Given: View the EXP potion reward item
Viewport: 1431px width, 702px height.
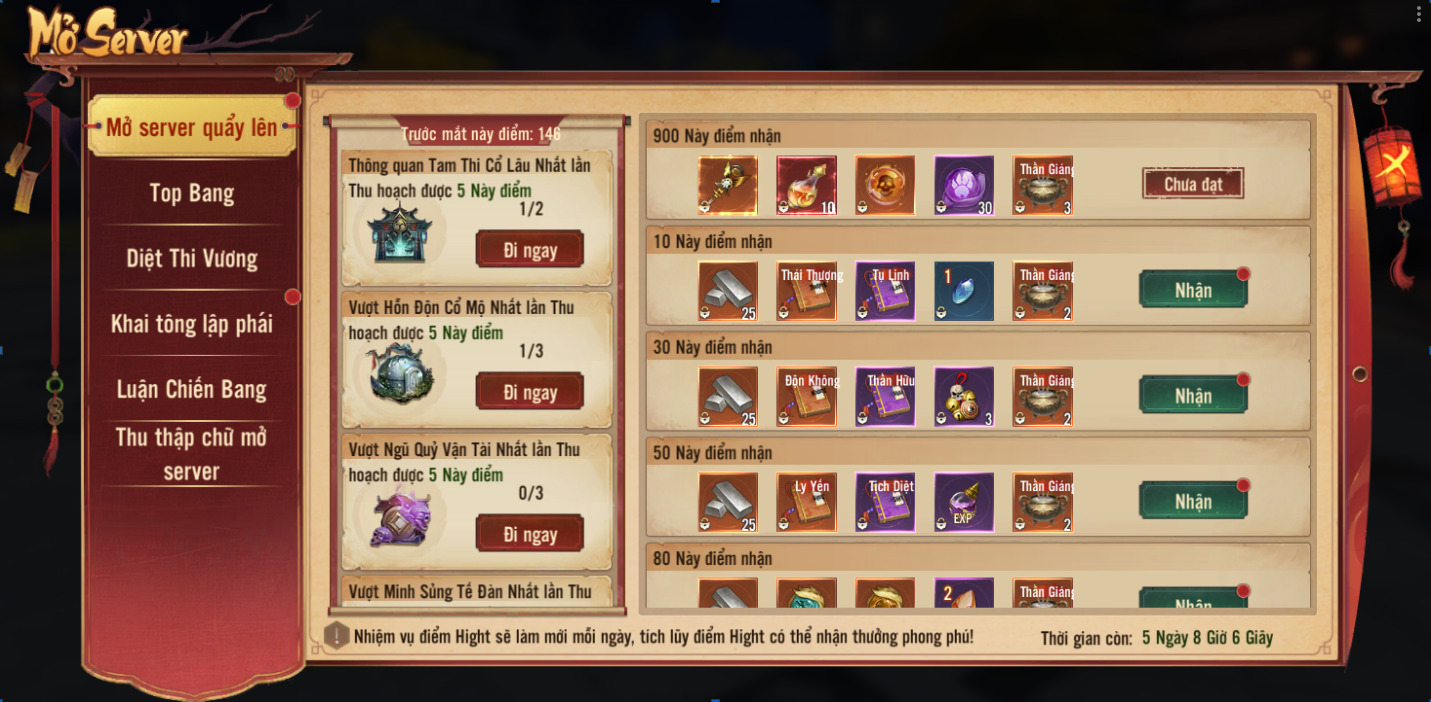Looking at the screenshot, I should 964,502.
